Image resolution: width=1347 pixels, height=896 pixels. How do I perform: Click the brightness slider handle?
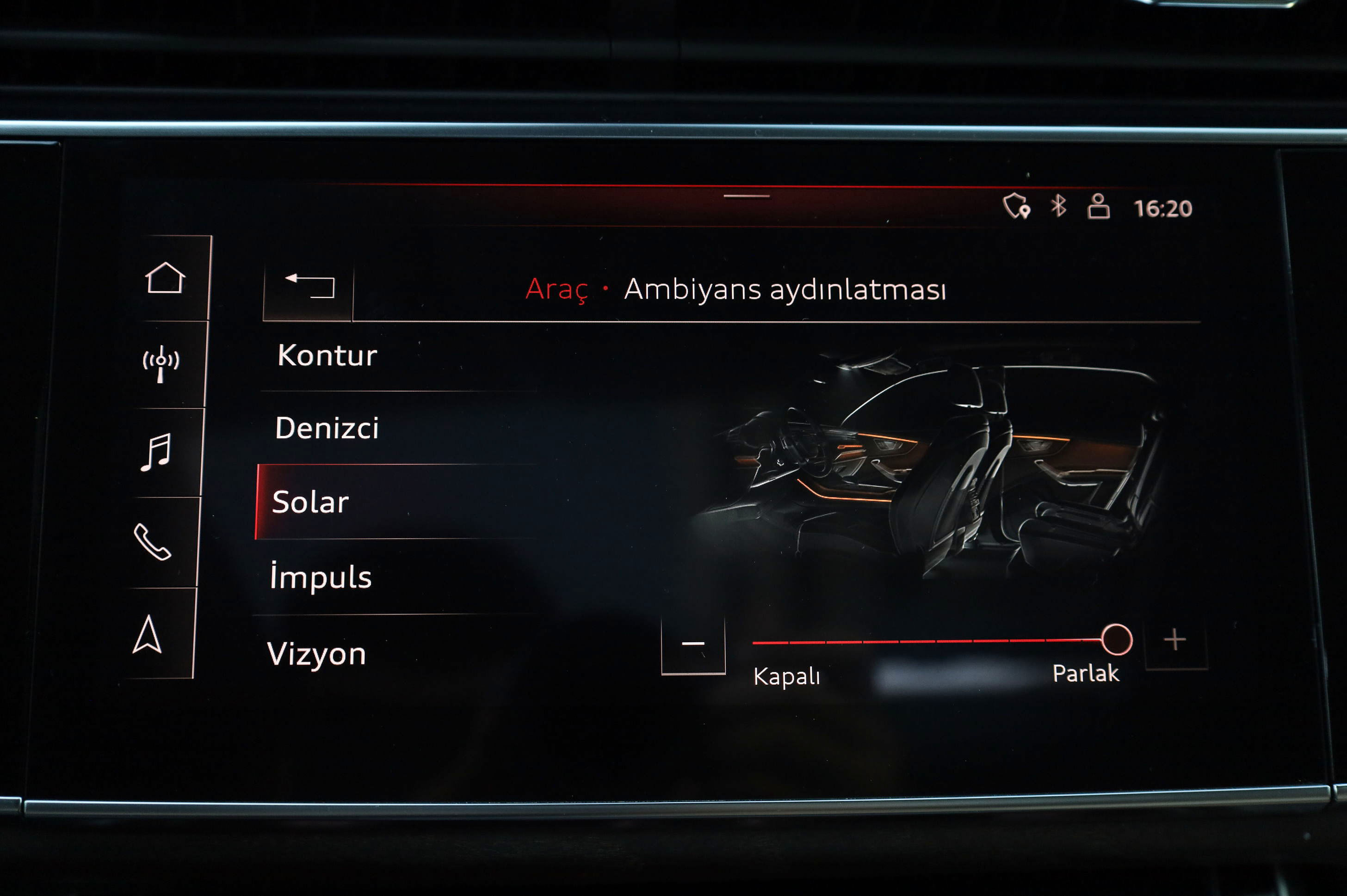click(1116, 639)
